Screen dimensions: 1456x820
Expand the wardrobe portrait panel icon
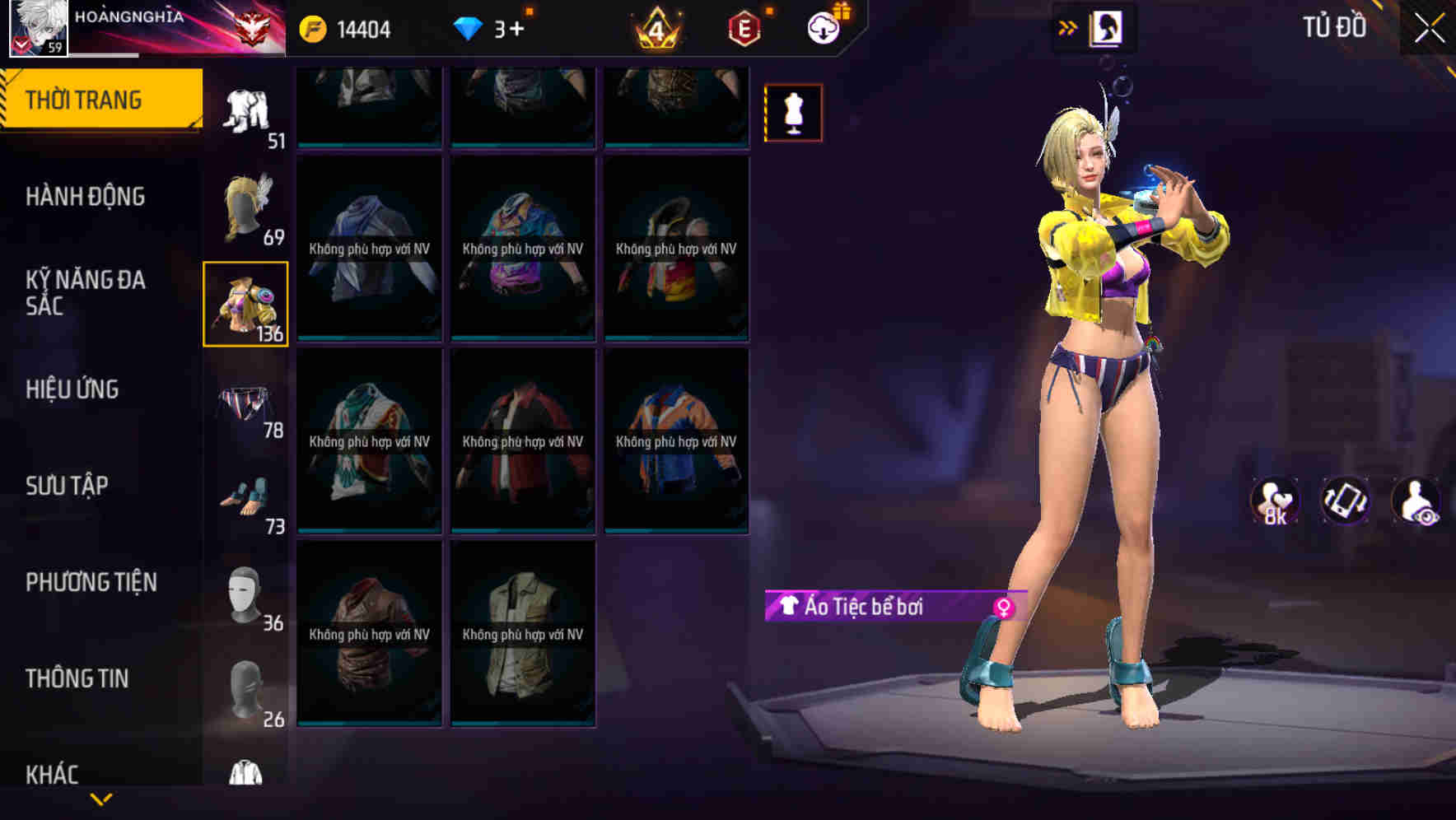pos(1108,27)
